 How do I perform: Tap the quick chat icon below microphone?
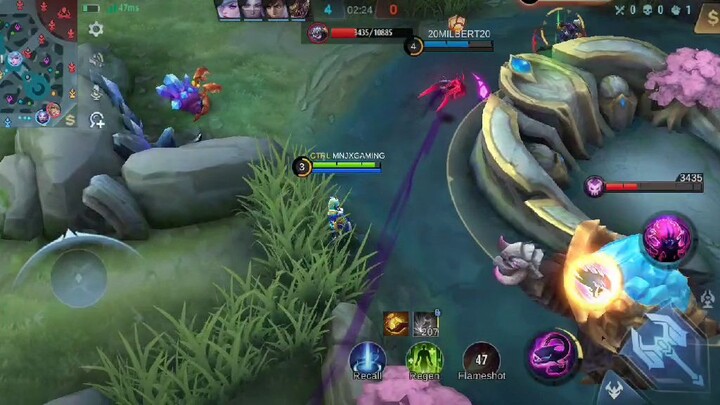coord(97,120)
